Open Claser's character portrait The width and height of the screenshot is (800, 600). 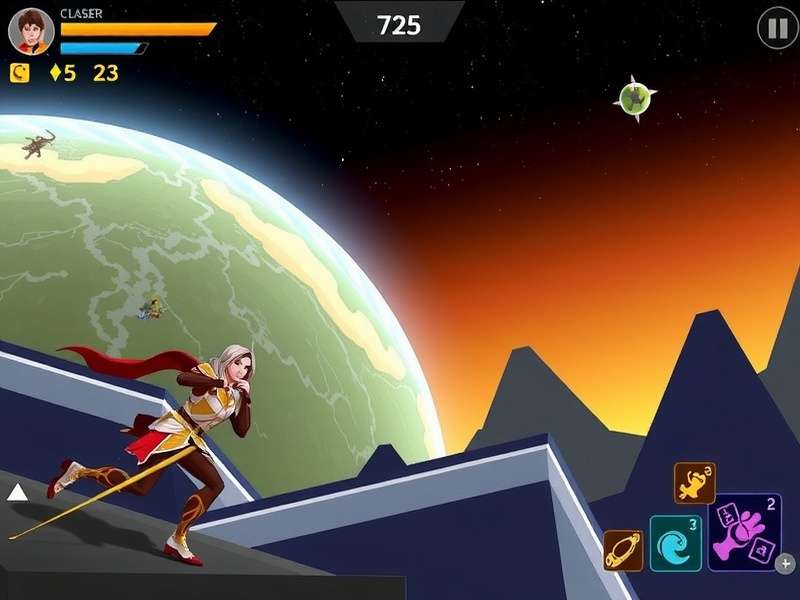[x=31, y=31]
